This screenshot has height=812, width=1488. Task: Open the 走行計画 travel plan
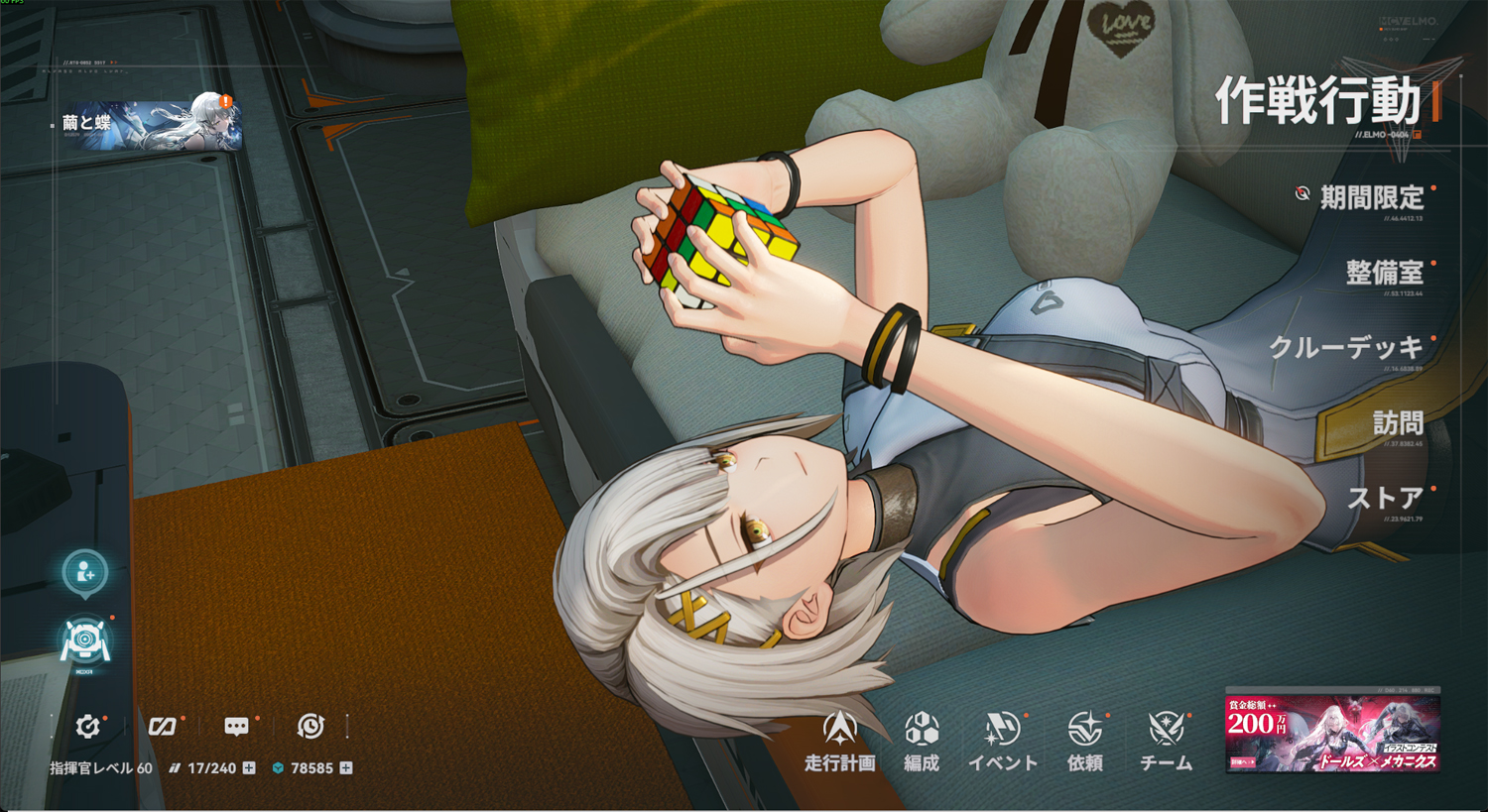click(839, 741)
